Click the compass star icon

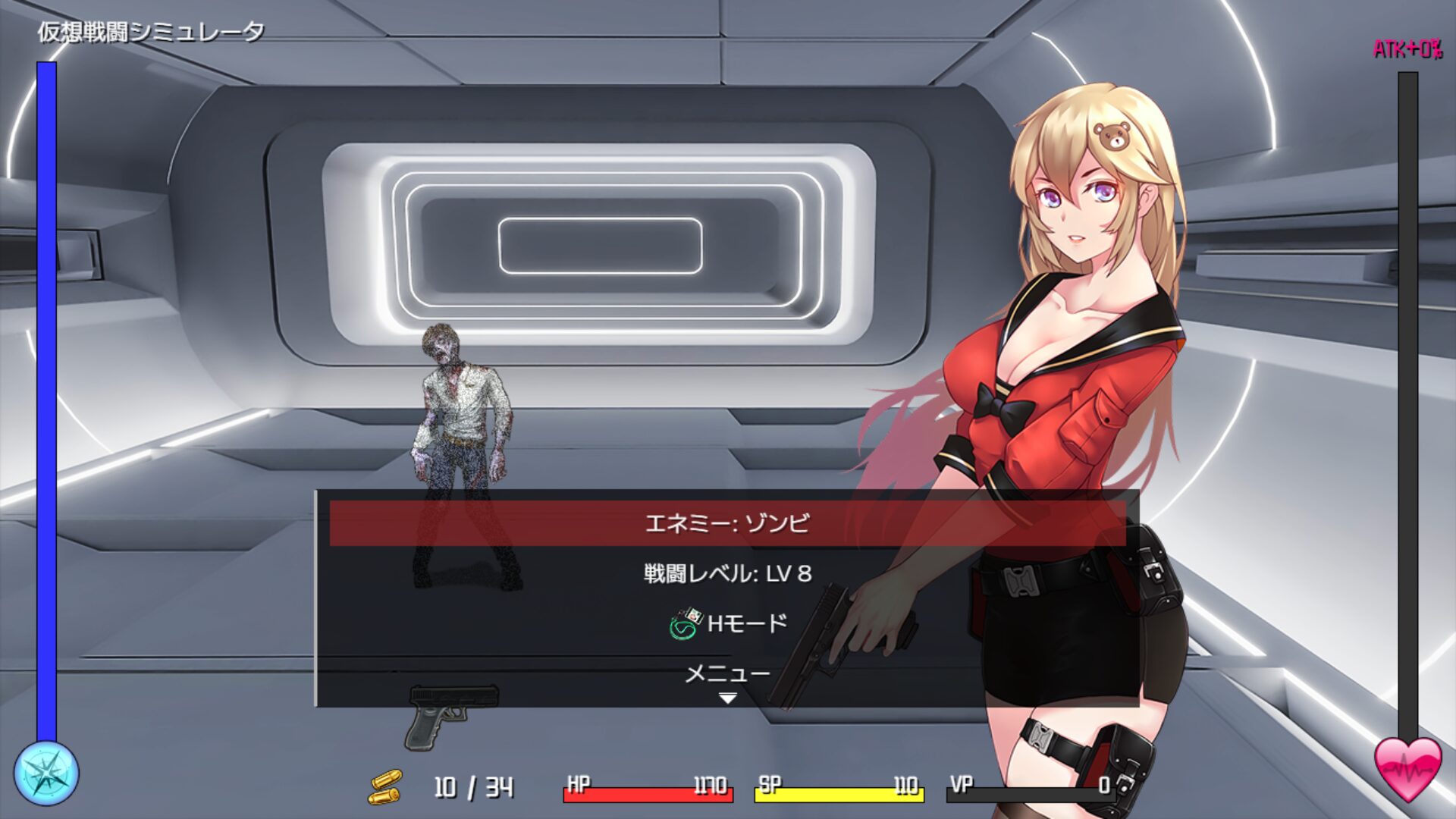pyautogui.click(x=46, y=773)
